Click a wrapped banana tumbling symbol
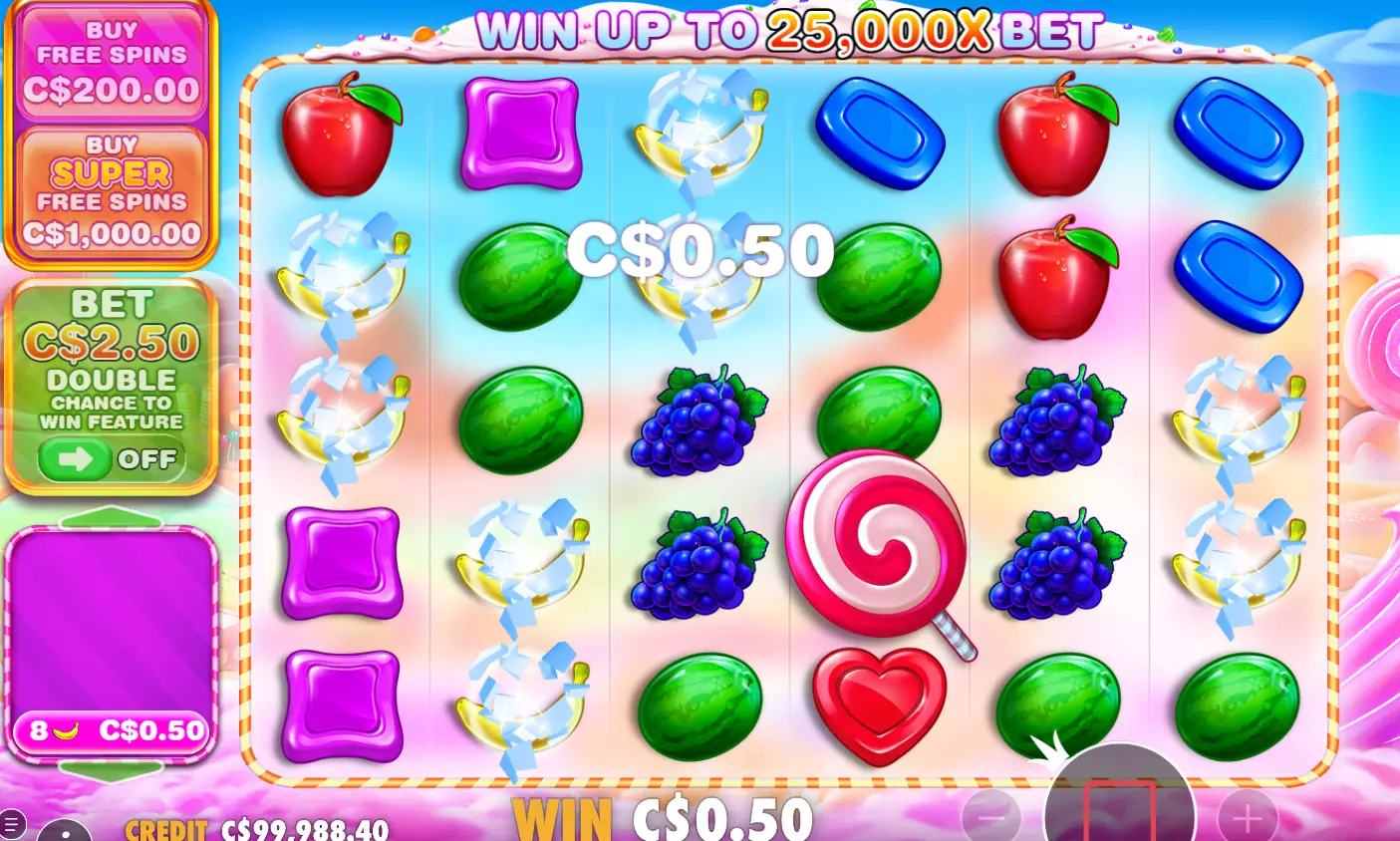This screenshot has height=841, width=1400. pyautogui.click(x=520, y=558)
